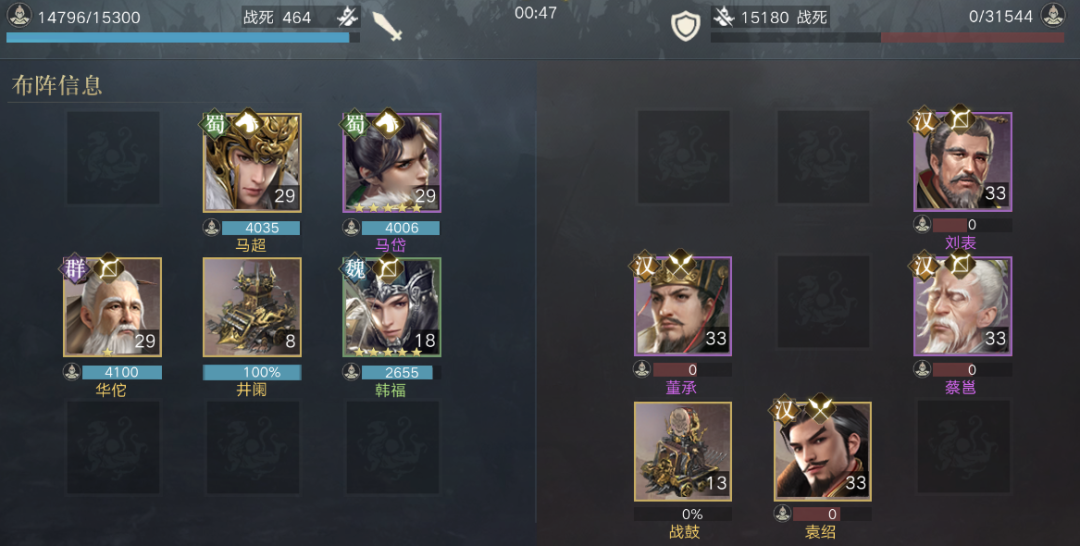Choose enemy general Yuan Shao (袁绍)
Image resolution: width=1080 pixels, height=546 pixels.
[822, 451]
